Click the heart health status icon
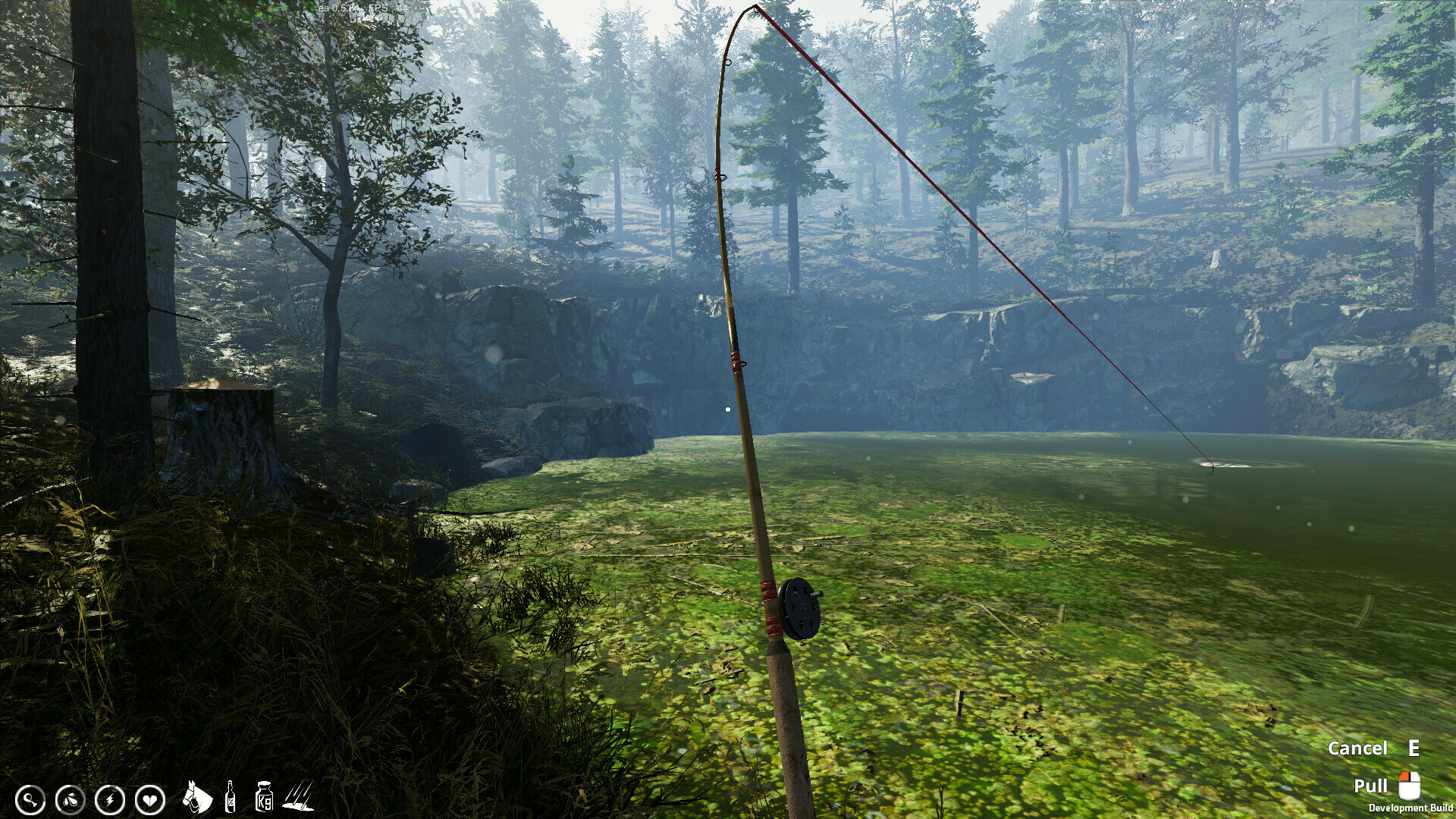Screen dimensions: 1456x819 pos(150,799)
